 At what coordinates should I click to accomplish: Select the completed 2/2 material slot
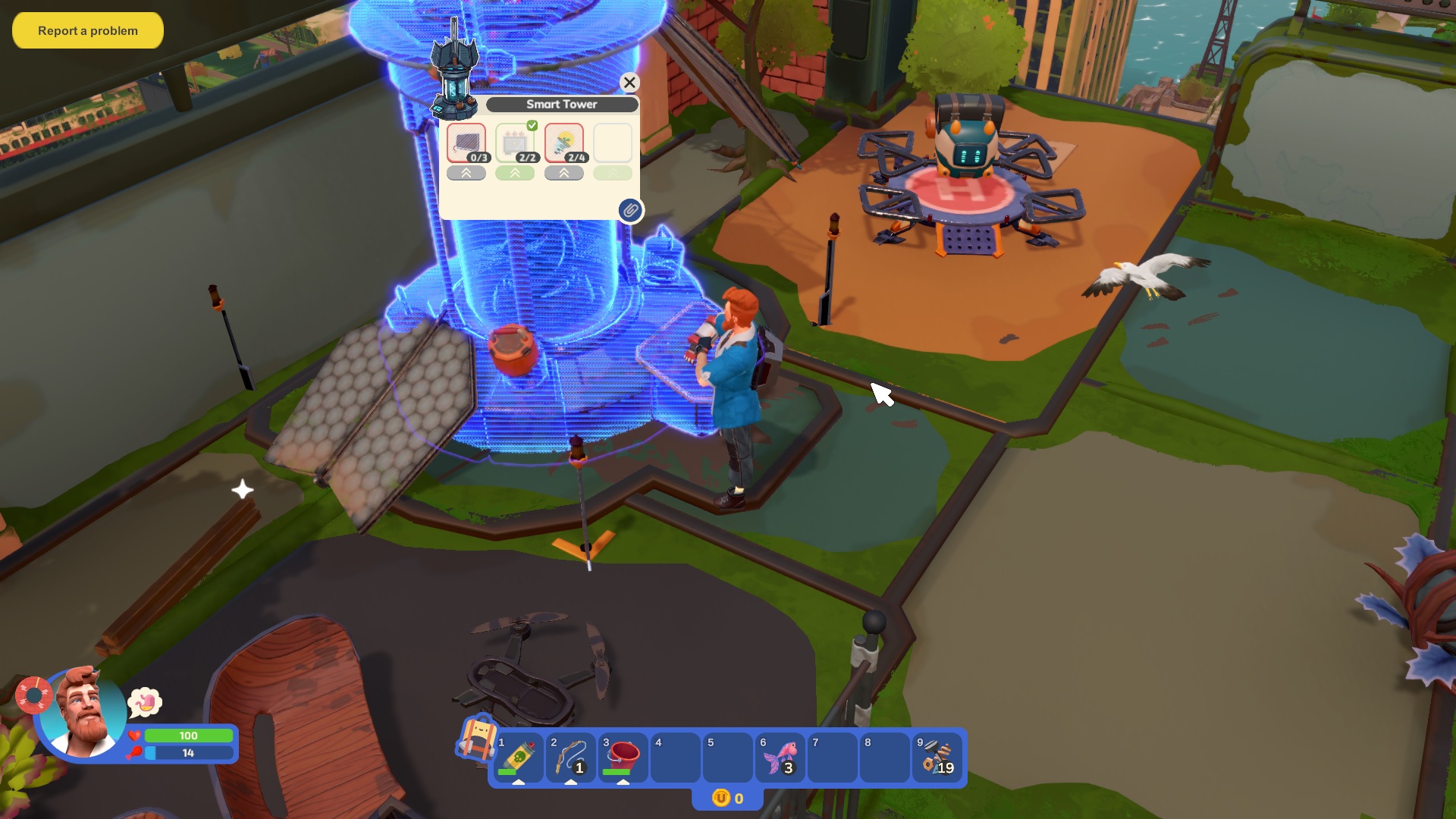516,143
